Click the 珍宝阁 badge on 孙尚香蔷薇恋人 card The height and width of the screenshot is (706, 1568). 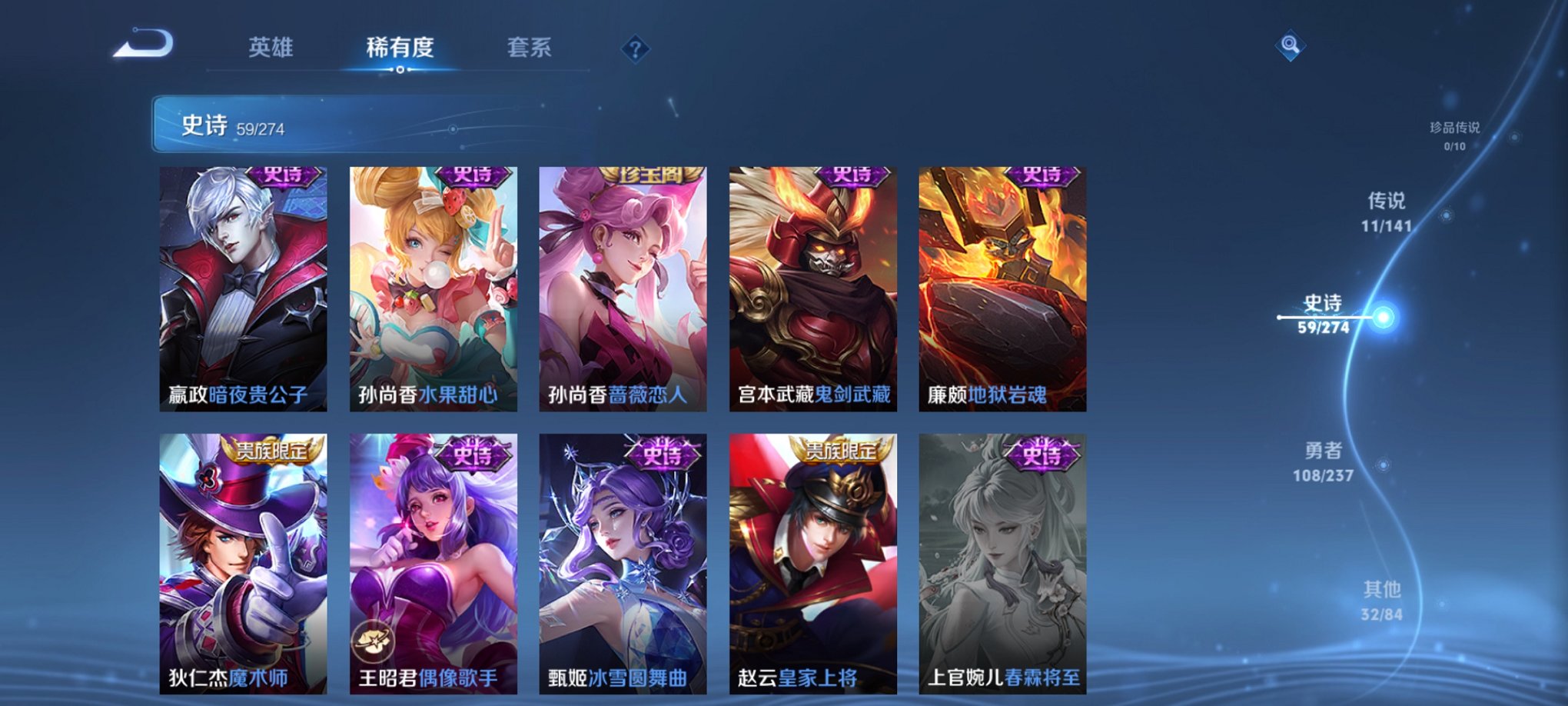coord(650,175)
